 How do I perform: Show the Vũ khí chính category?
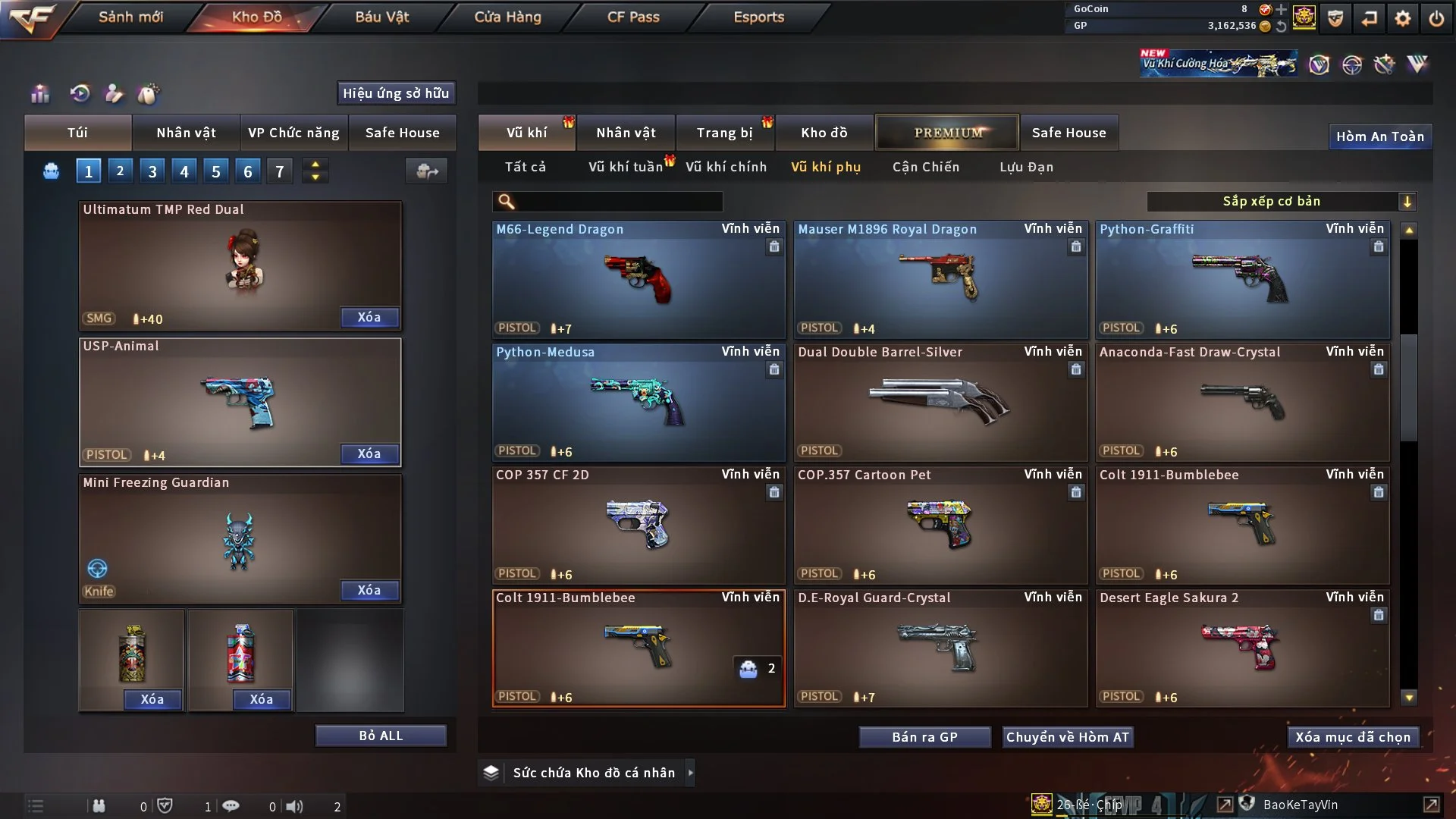pos(726,167)
